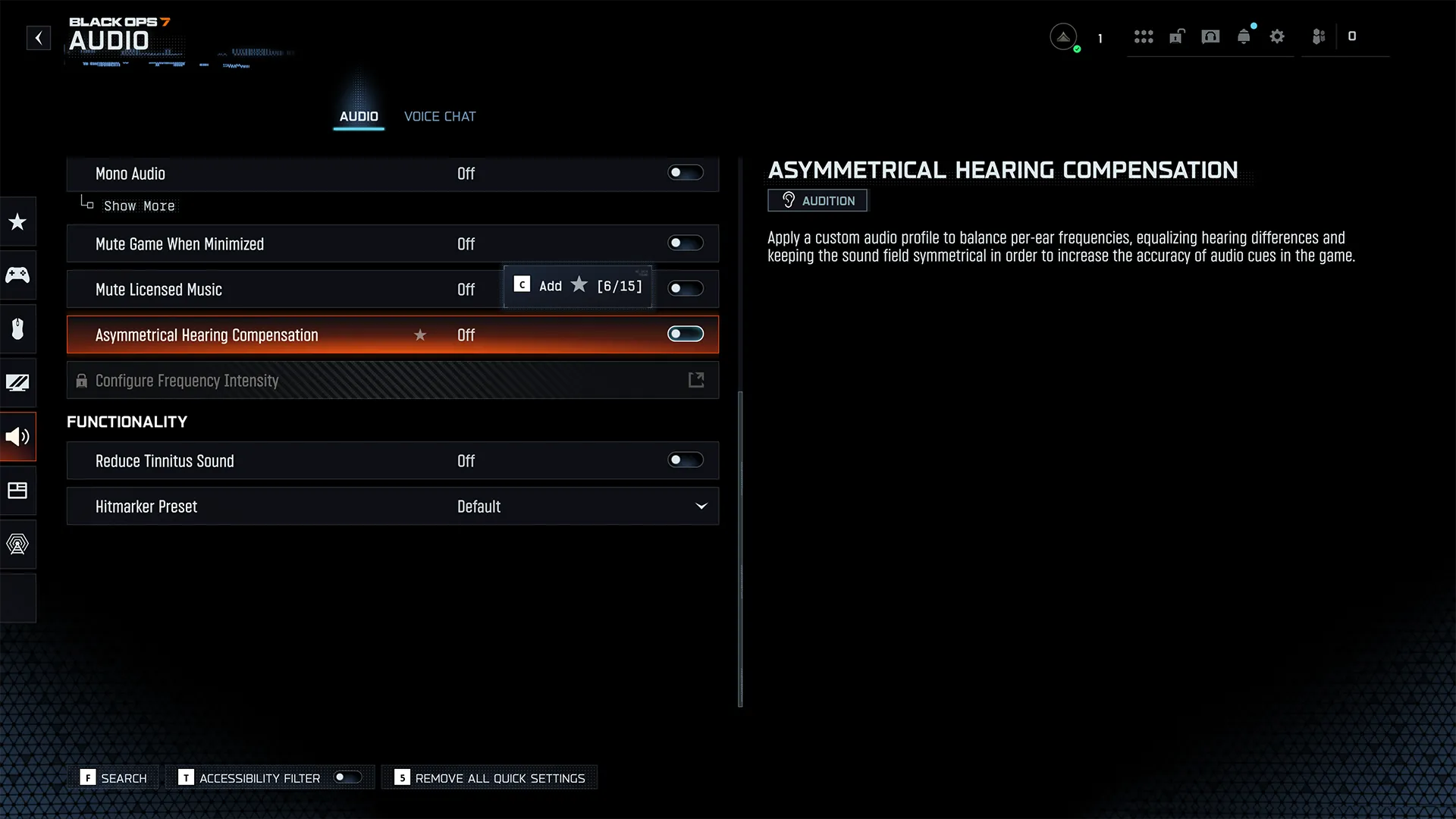Click the favorite star on Asymmetrical Hearing Compensation
The height and width of the screenshot is (819, 1456).
pyautogui.click(x=420, y=335)
